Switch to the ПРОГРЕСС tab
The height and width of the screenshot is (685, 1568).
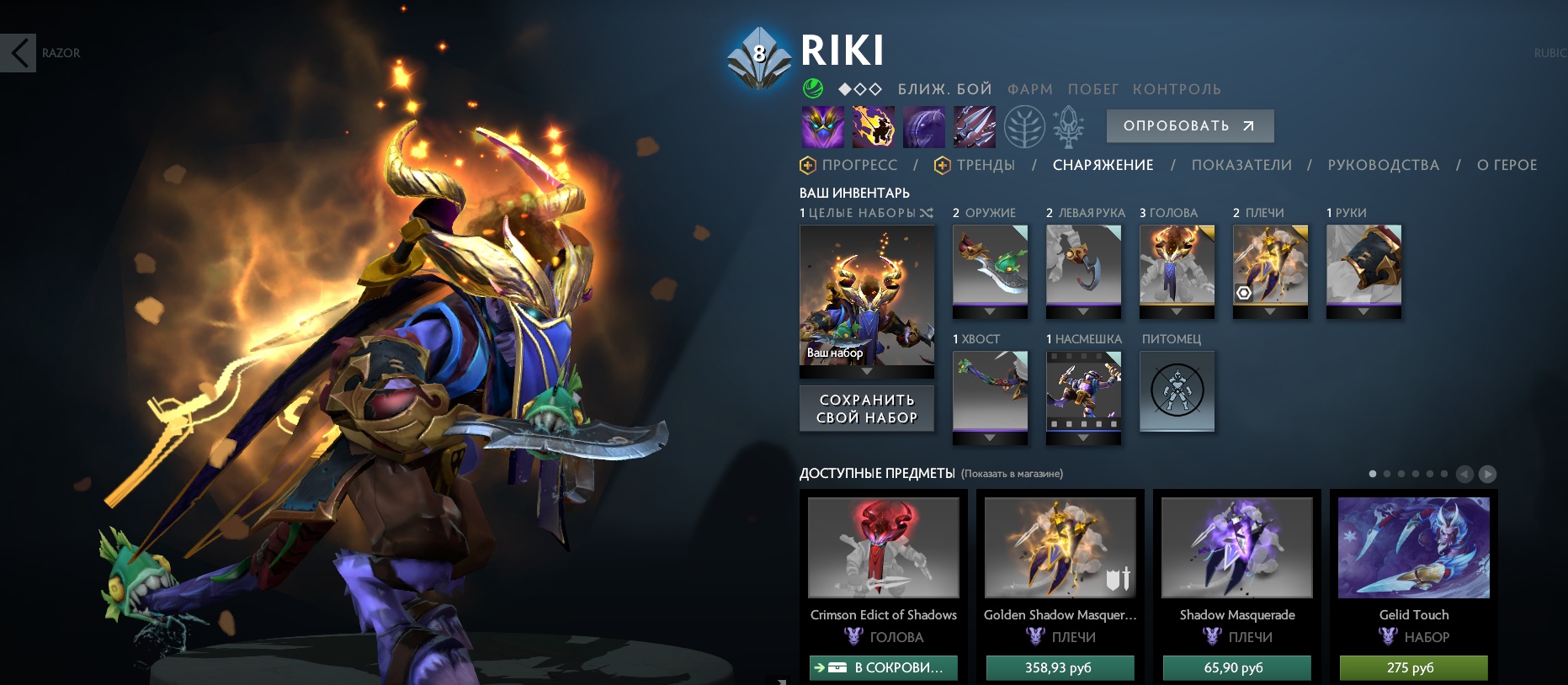coord(858,165)
